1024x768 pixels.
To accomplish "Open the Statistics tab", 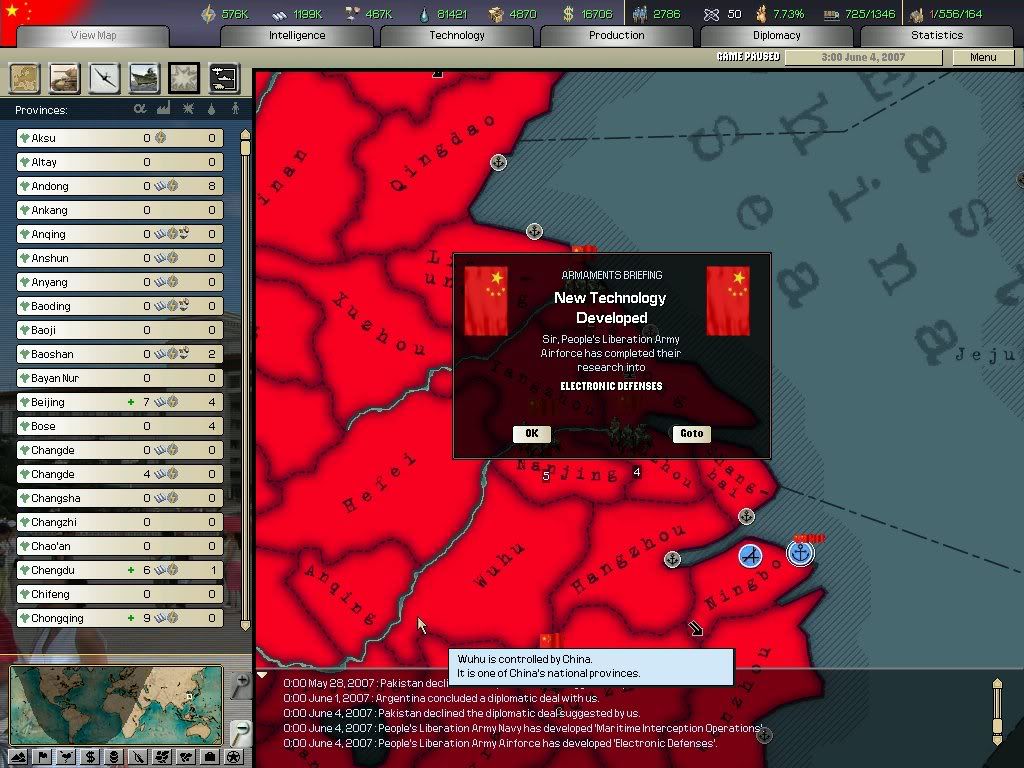I will click(937, 36).
